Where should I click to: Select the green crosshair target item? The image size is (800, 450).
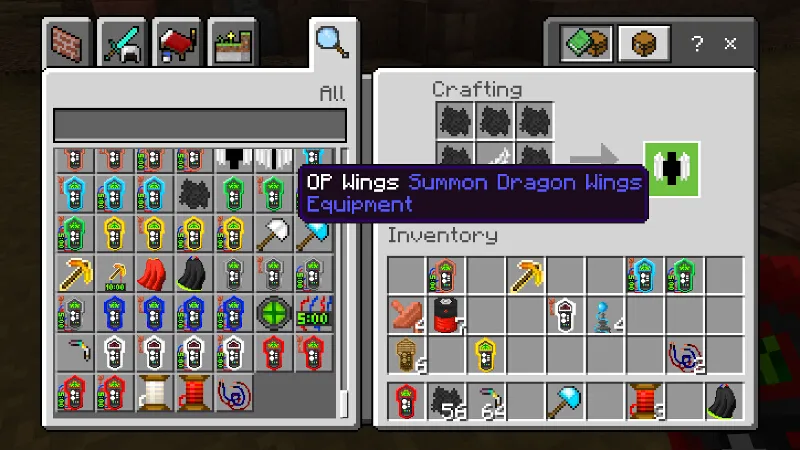pos(273,312)
